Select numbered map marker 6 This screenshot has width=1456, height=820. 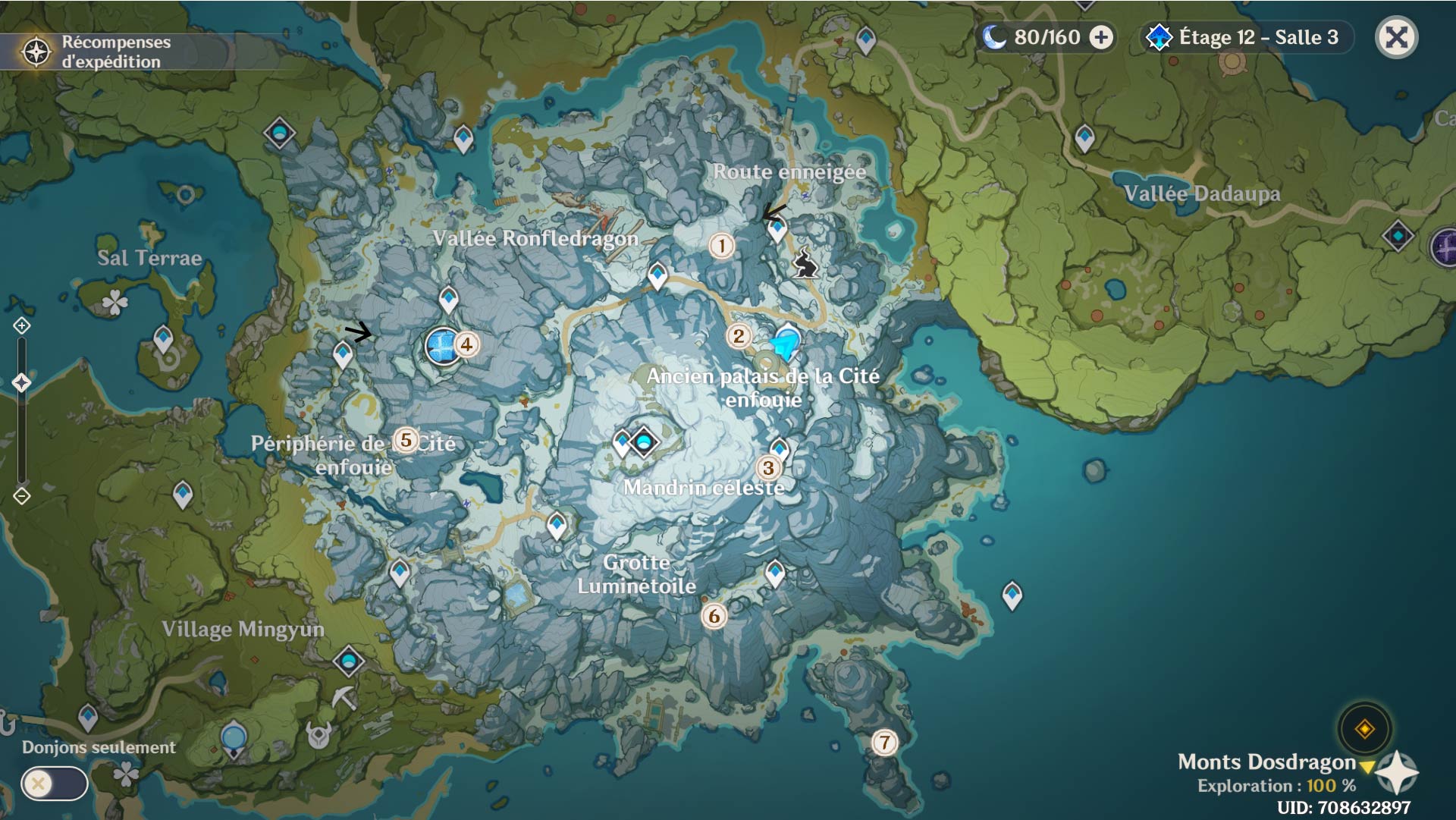(714, 616)
